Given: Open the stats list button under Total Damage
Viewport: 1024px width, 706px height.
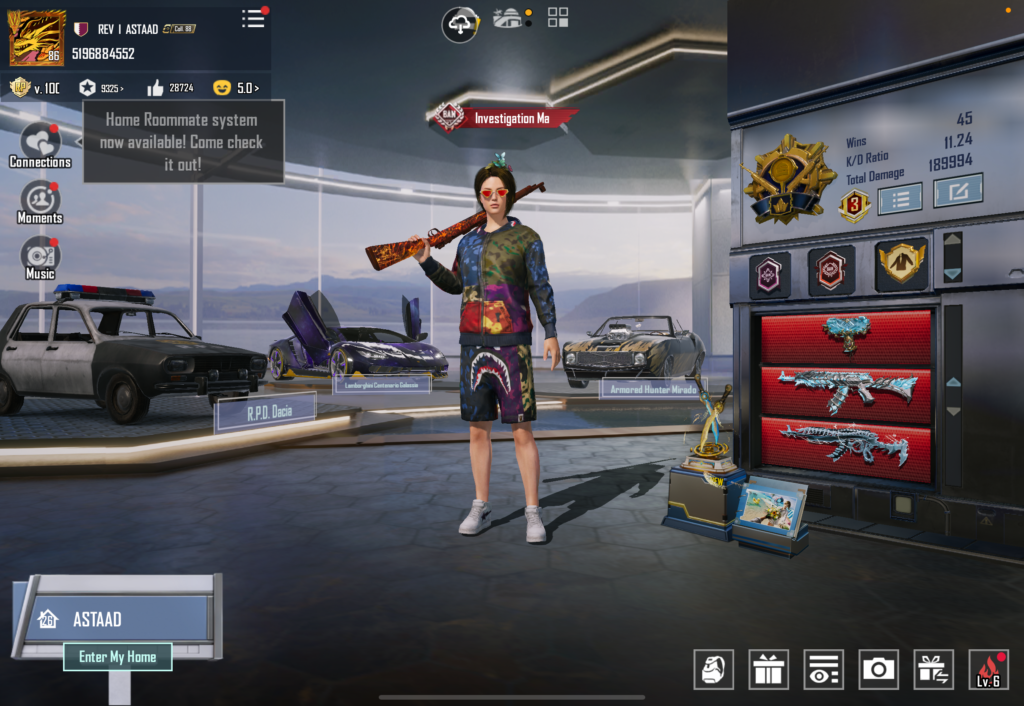Looking at the screenshot, I should [x=899, y=197].
